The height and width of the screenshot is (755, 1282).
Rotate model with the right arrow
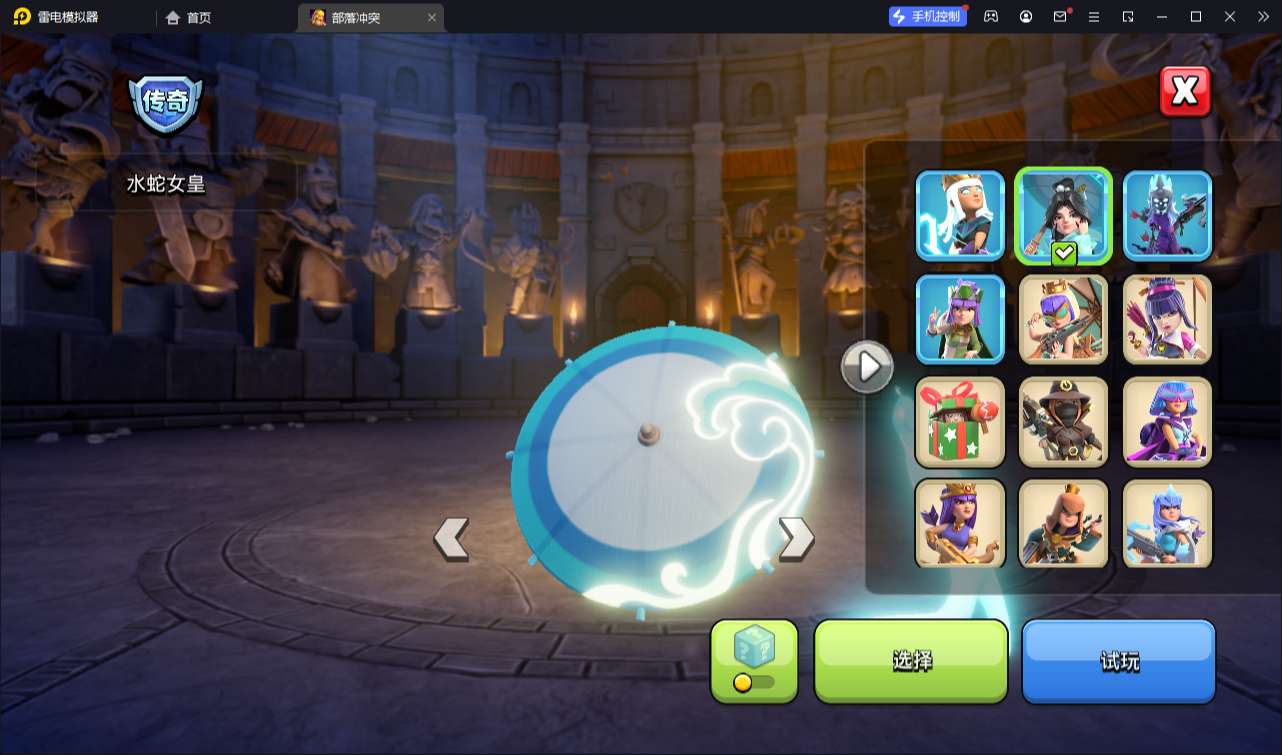coord(796,538)
